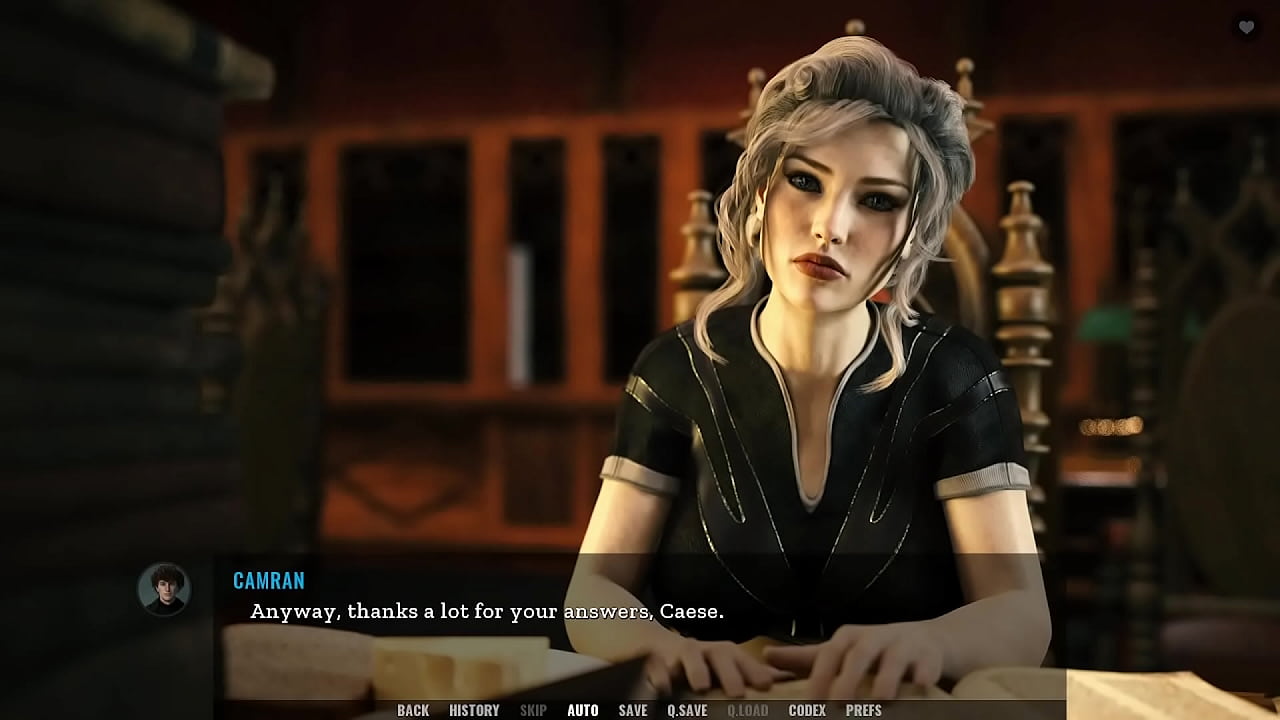The width and height of the screenshot is (1280, 720).
Task: Perform a quick save with Q.Save
Action: pos(687,710)
